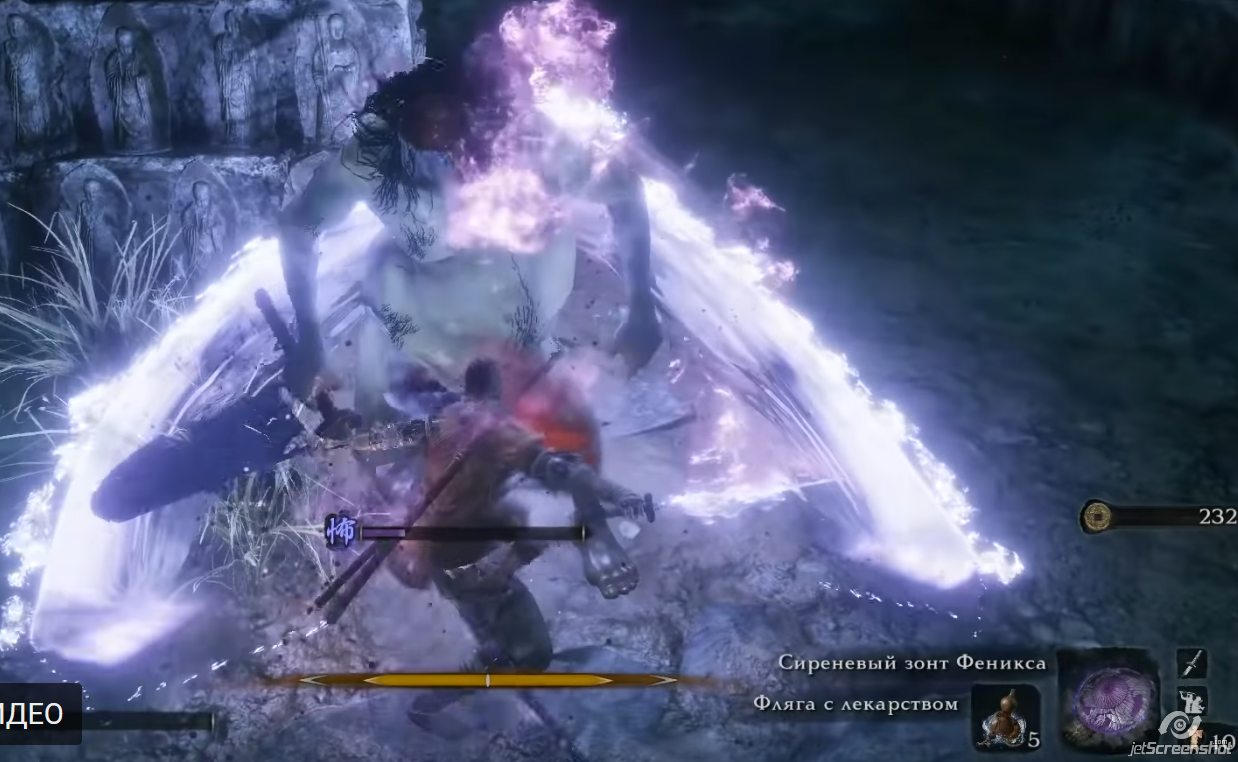Choose the dagger prosthetic tool slot
The height and width of the screenshot is (762, 1238).
pos(1192,663)
